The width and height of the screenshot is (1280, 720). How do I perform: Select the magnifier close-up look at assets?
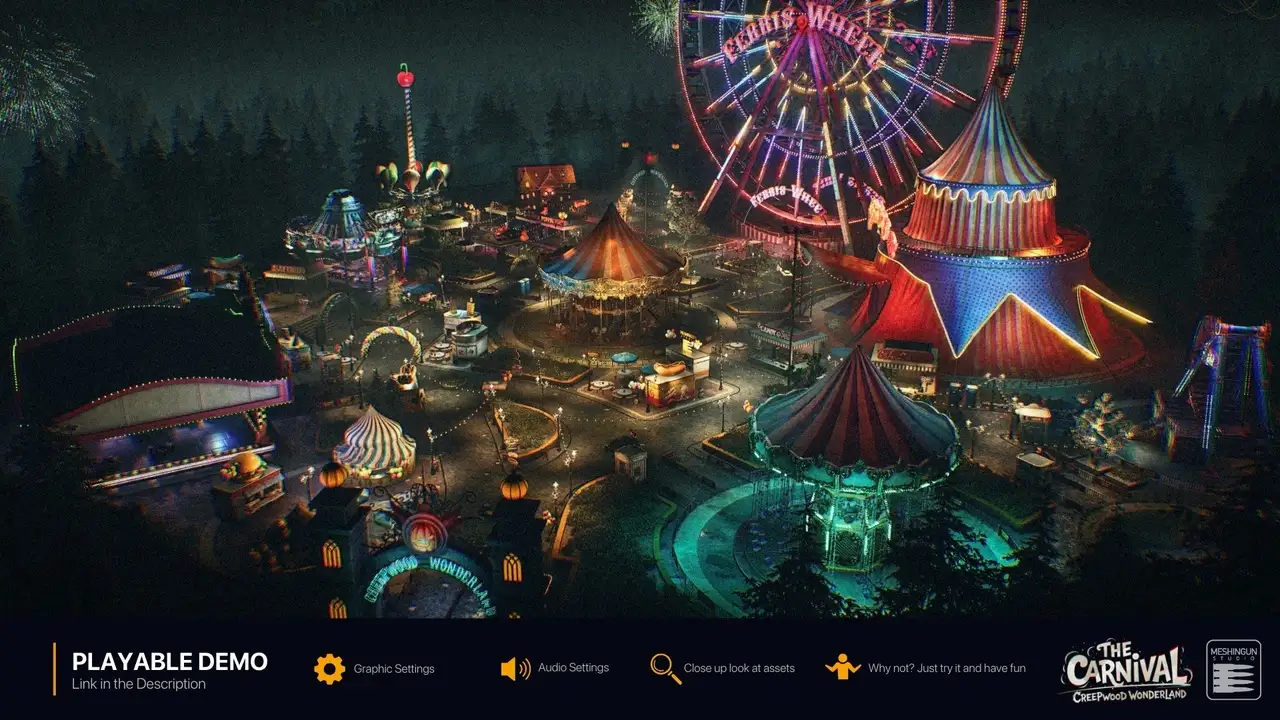click(665, 668)
